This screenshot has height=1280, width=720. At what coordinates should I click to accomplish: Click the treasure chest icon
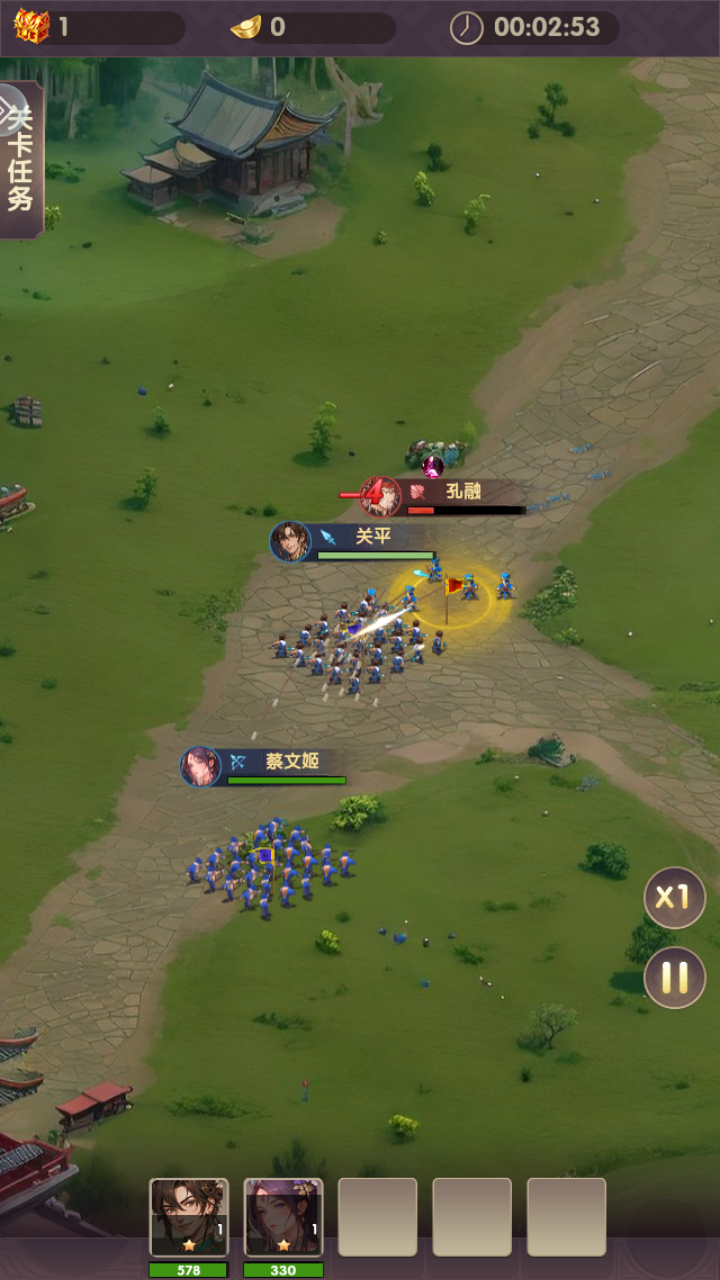point(31,26)
